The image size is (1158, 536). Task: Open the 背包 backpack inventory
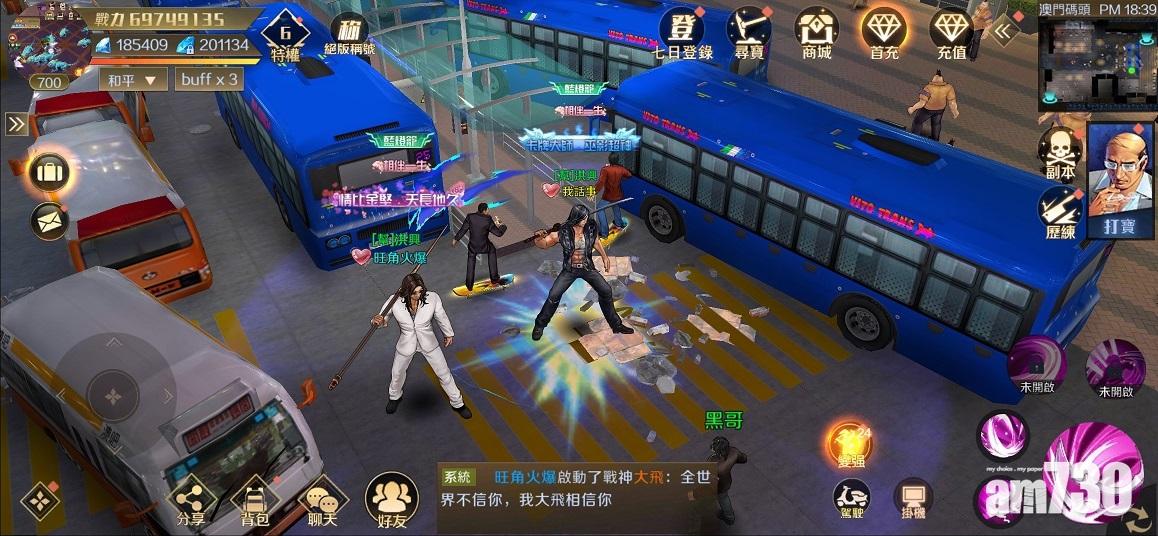tap(255, 500)
